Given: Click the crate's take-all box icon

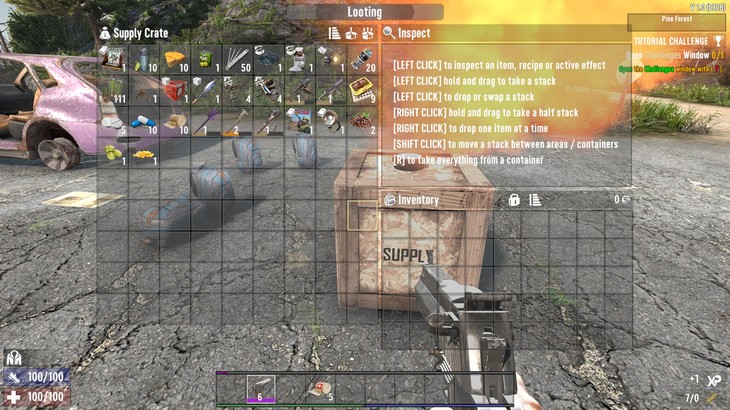Looking at the screenshot, I should [x=351, y=33].
